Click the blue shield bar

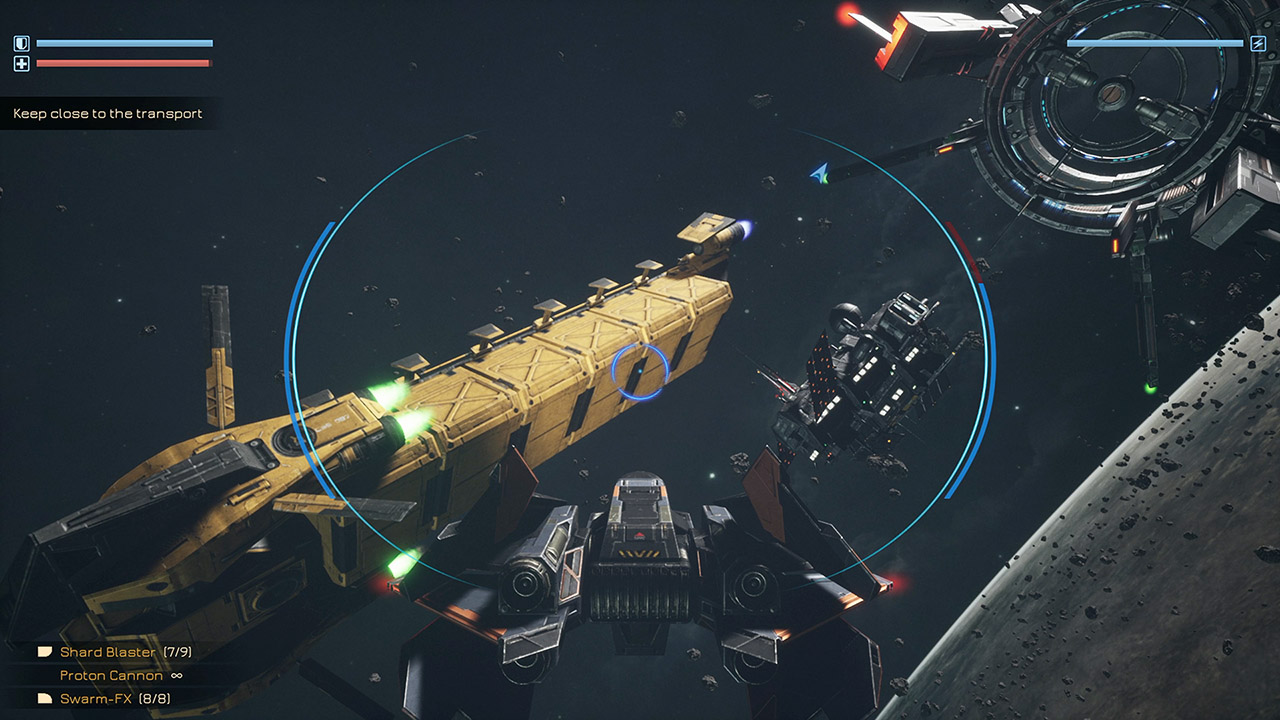(125, 41)
